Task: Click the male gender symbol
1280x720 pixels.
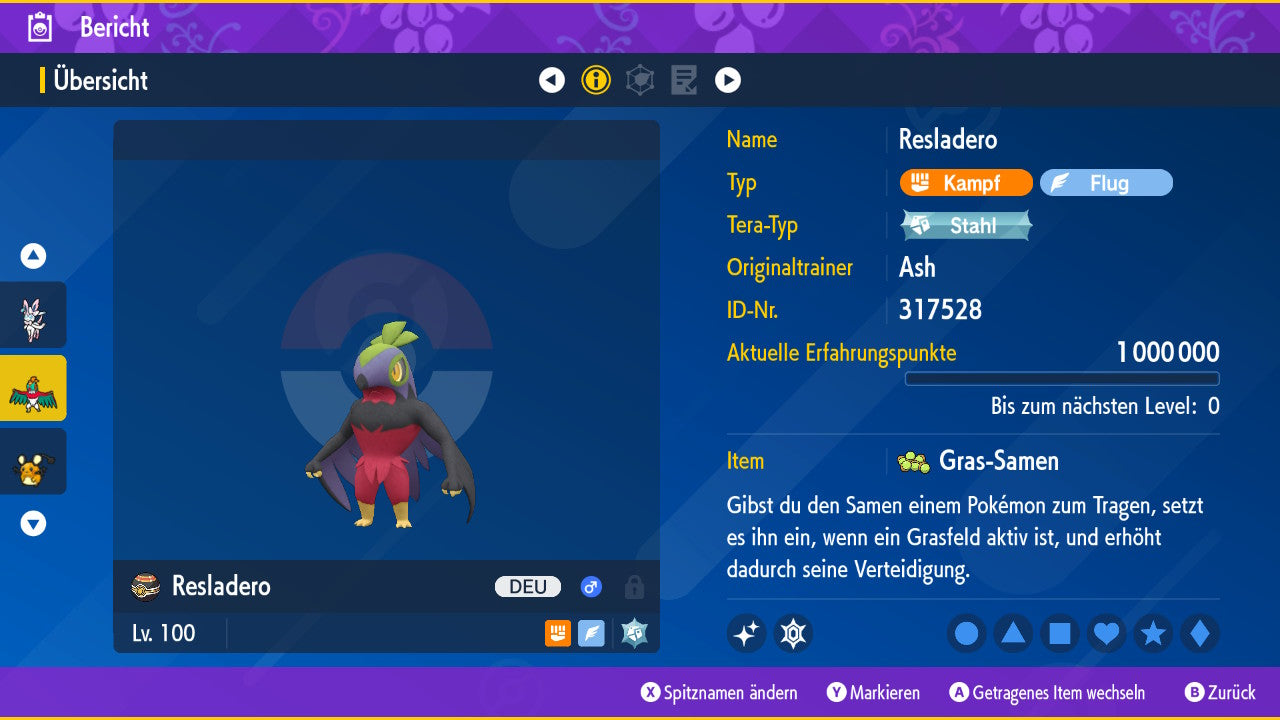Action: coord(590,587)
